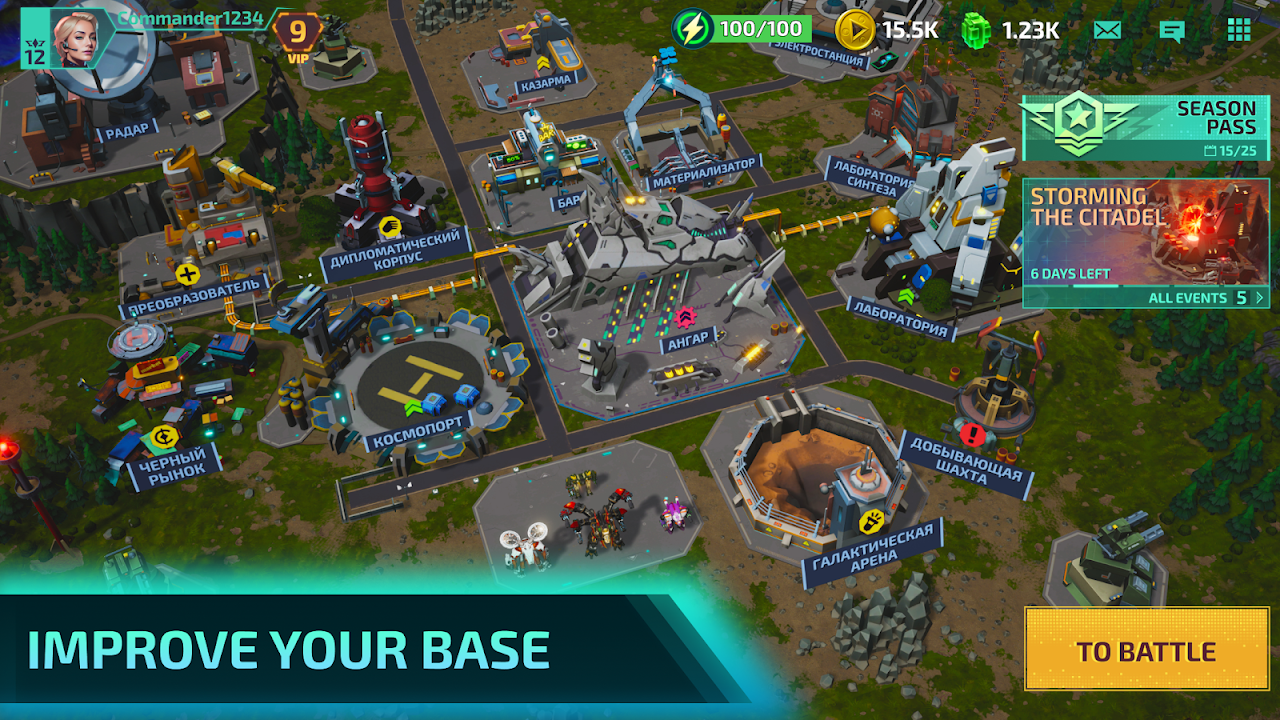Image resolution: width=1280 pixels, height=720 pixels.
Task: Open the Добывающая Шахта label
Action: pos(964,461)
